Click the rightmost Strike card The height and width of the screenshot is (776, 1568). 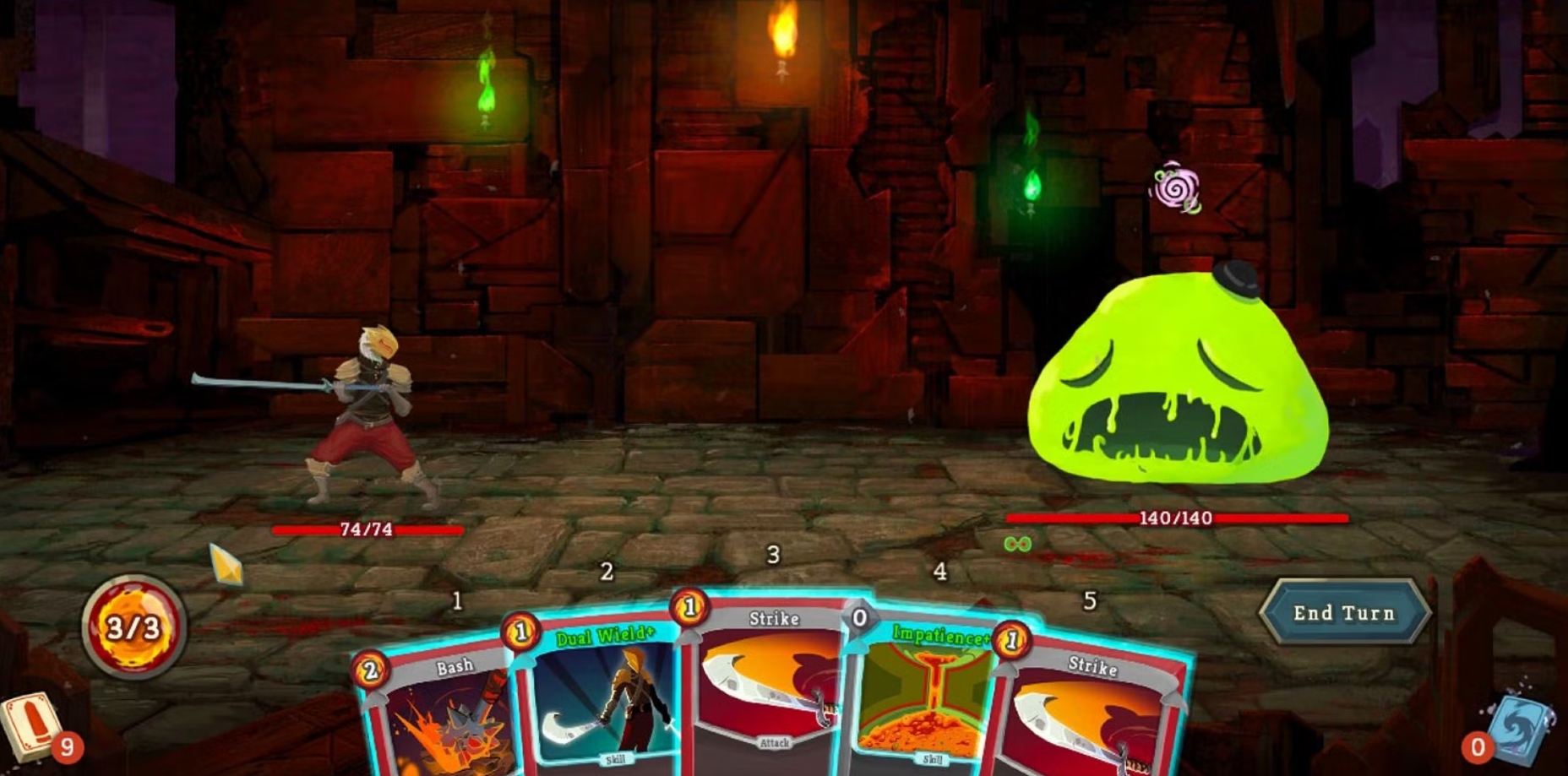[1096, 718]
